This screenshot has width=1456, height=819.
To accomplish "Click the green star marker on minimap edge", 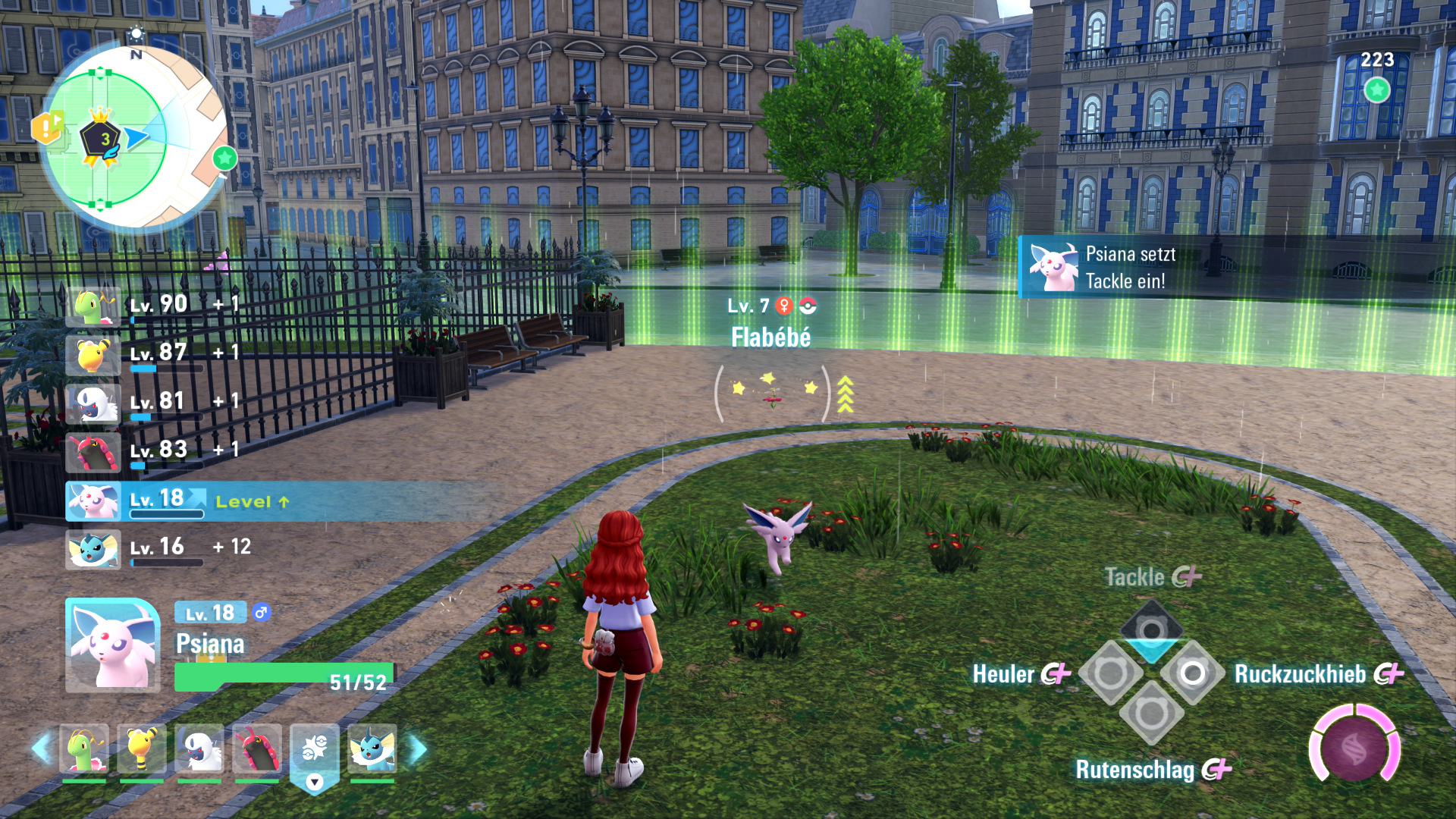I will 224,158.
